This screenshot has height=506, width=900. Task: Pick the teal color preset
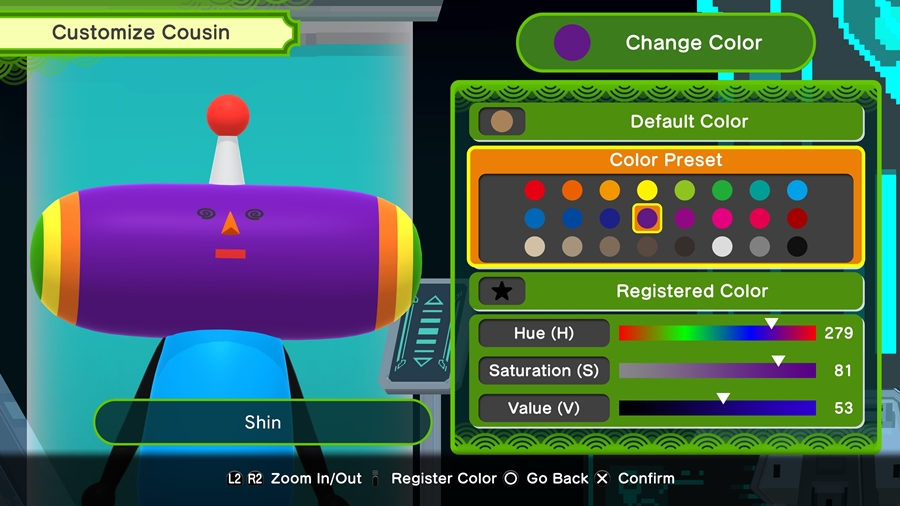[x=759, y=190]
